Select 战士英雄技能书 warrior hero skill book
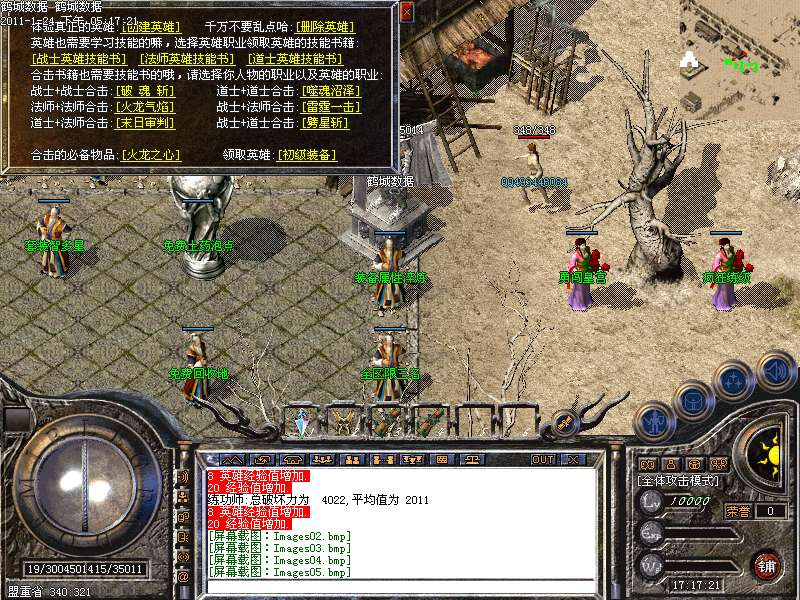This screenshot has width=800, height=600. click(x=79, y=59)
